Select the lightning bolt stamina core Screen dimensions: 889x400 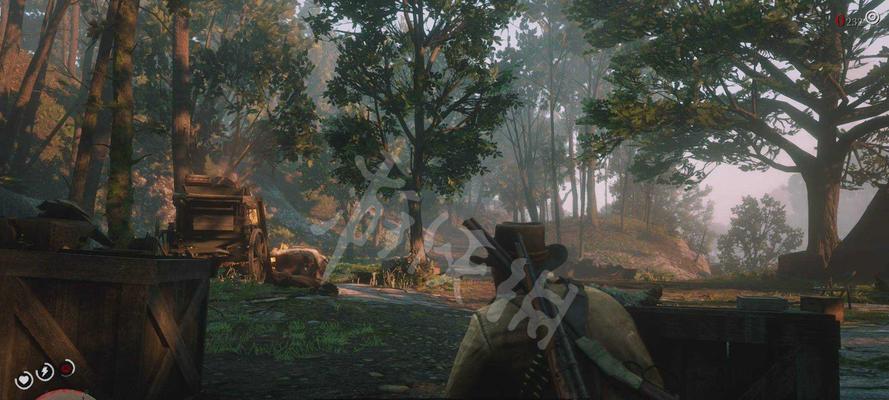45,372
